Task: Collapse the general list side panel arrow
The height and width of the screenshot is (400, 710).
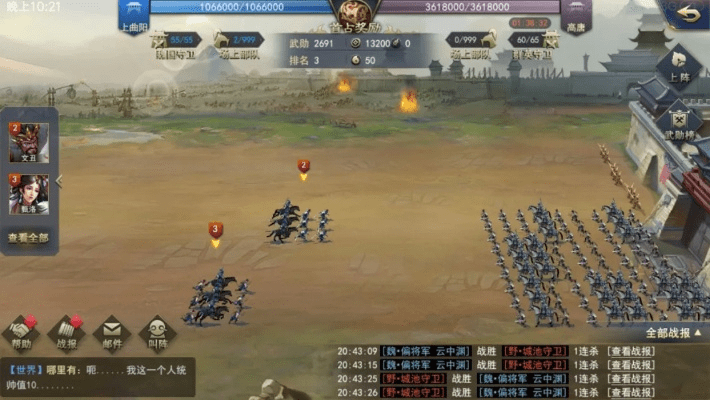Action: click(58, 181)
